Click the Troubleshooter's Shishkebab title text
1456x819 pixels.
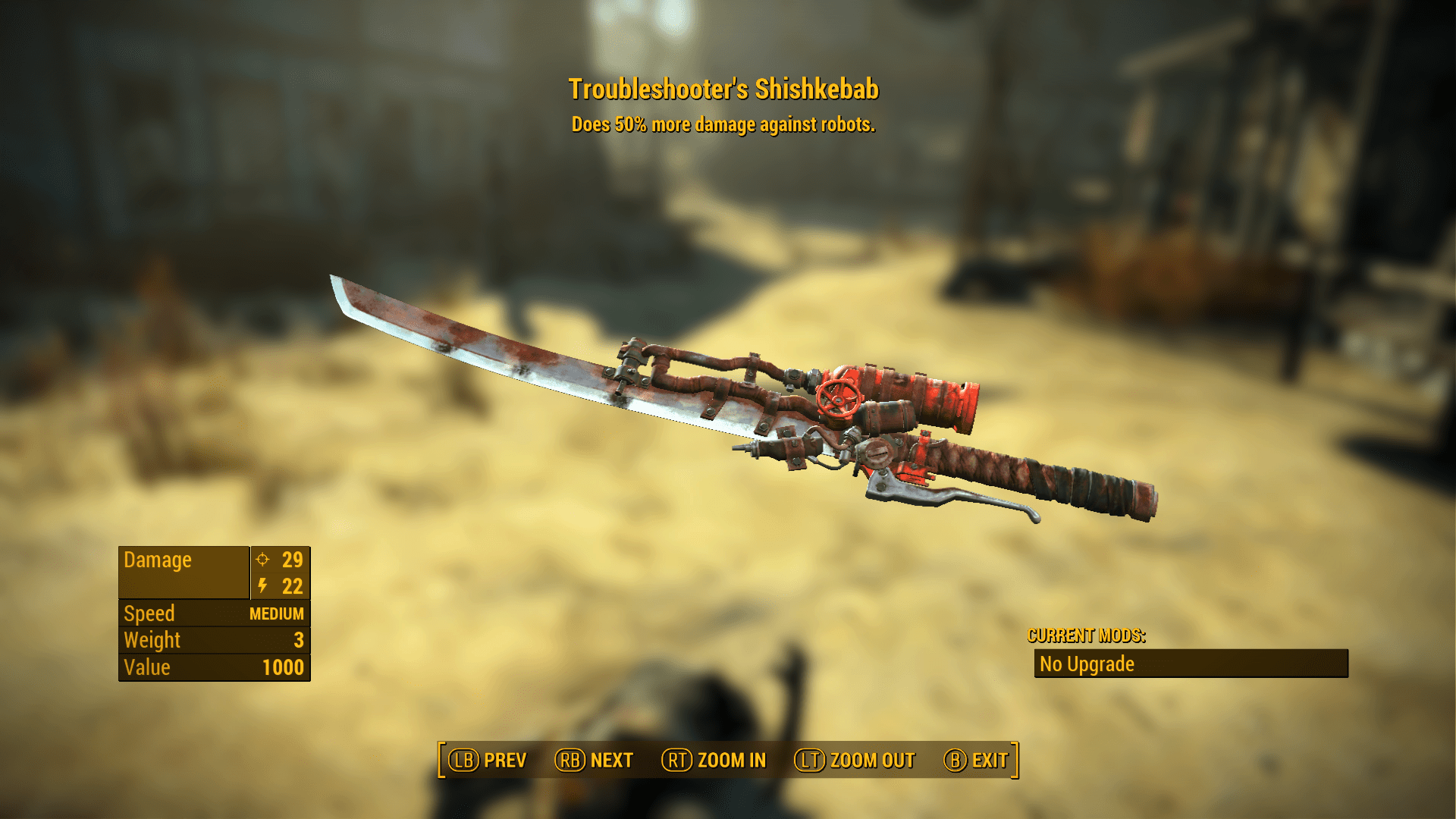pyautogui.click(x=726, y=89)
